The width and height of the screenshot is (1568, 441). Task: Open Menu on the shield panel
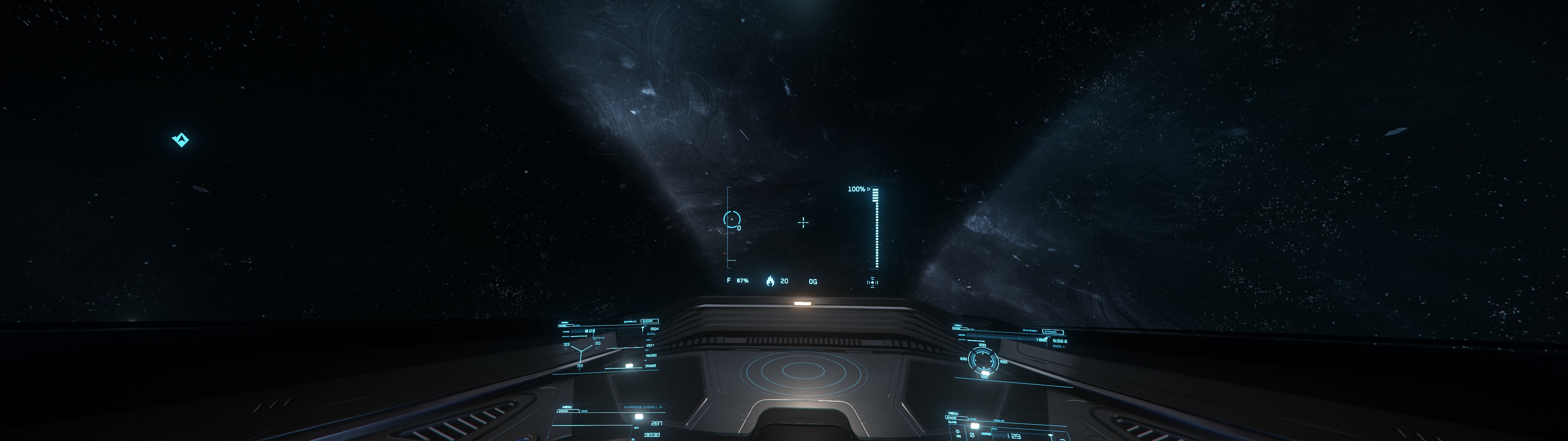958,325
